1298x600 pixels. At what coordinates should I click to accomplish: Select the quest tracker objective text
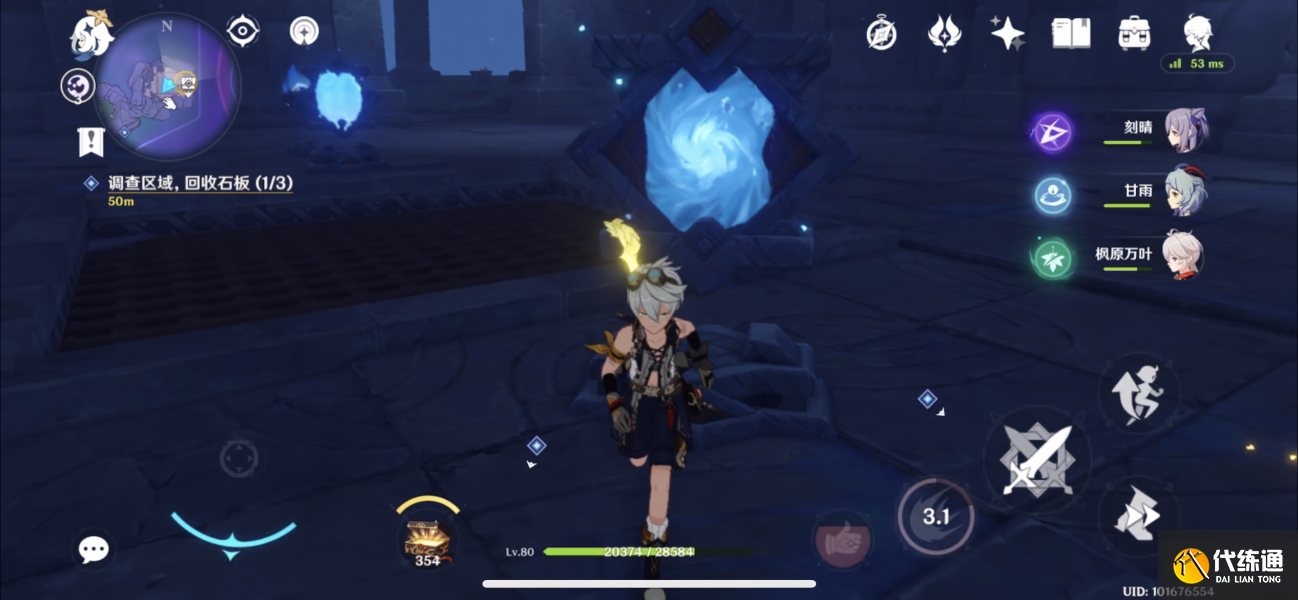click(200, 184)
